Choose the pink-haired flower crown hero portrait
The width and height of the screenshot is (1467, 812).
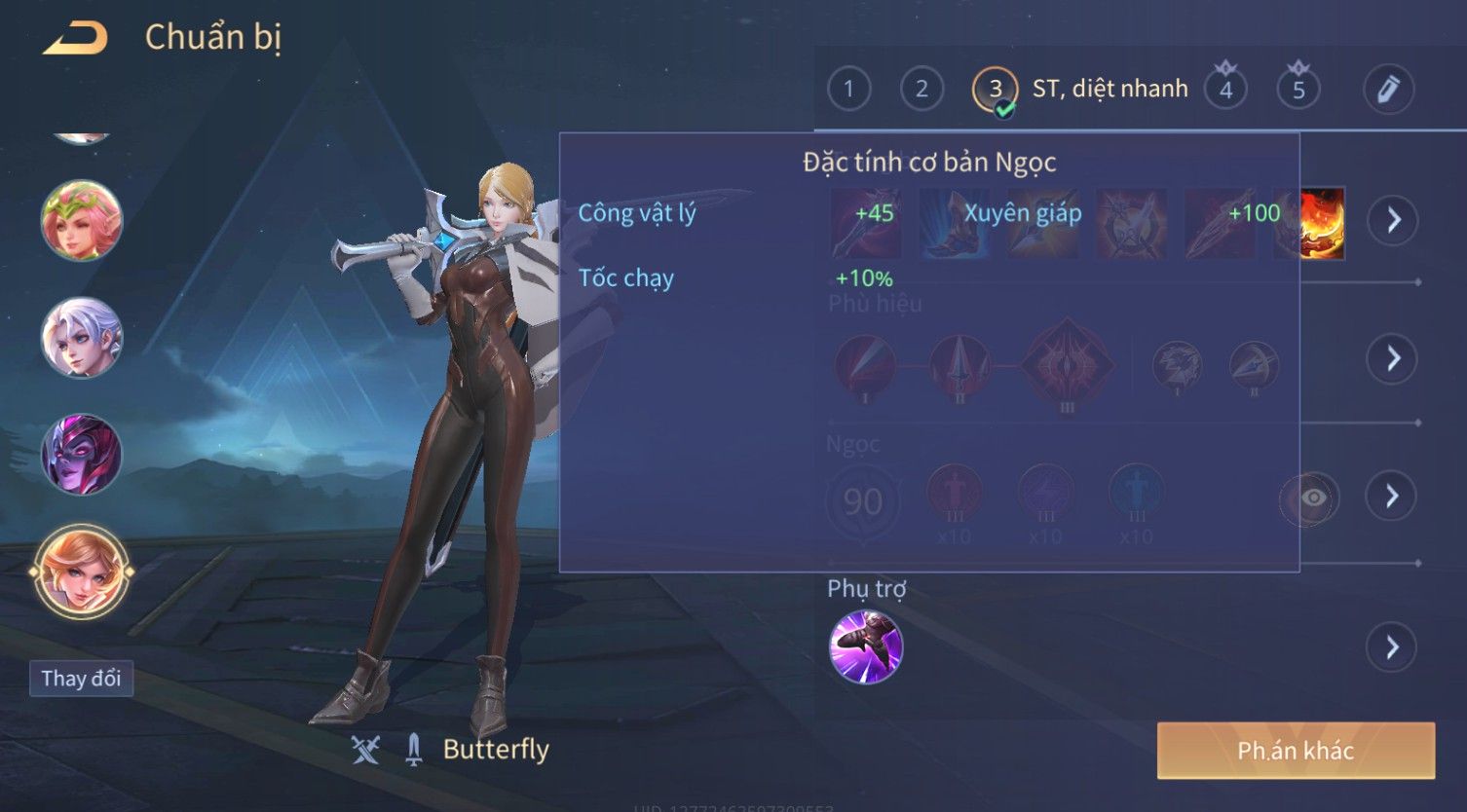click(x=82, y=221)
